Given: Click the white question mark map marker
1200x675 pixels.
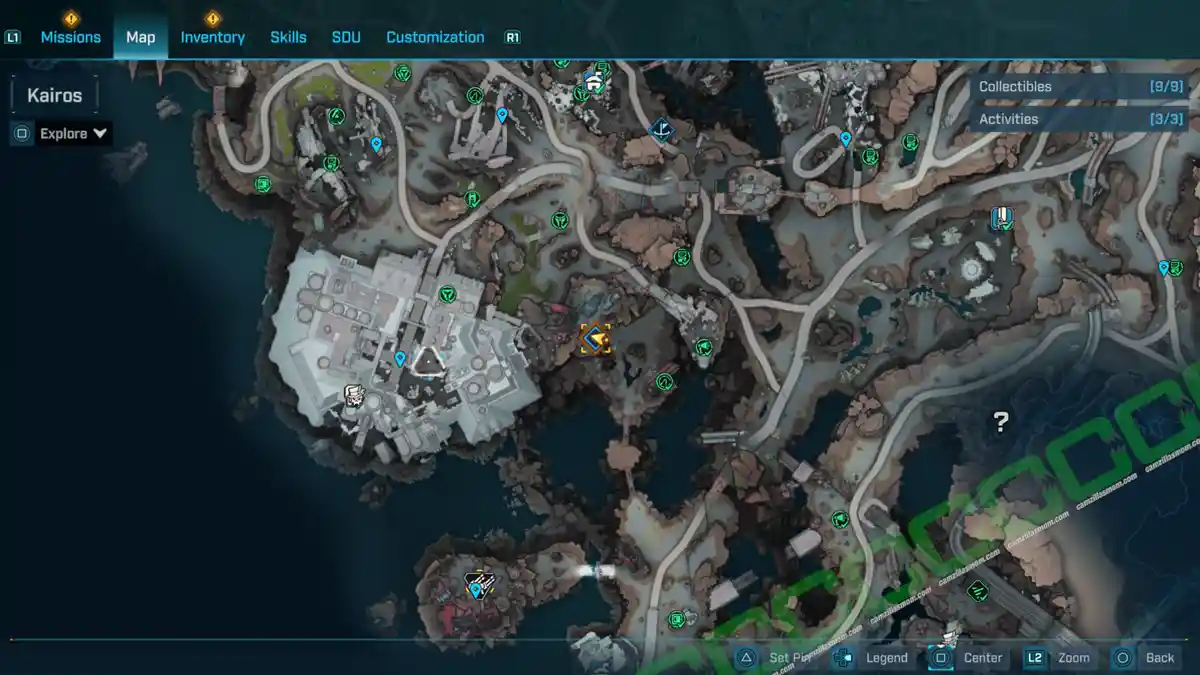Looking at the screenshot, I should pos(1000,422).
